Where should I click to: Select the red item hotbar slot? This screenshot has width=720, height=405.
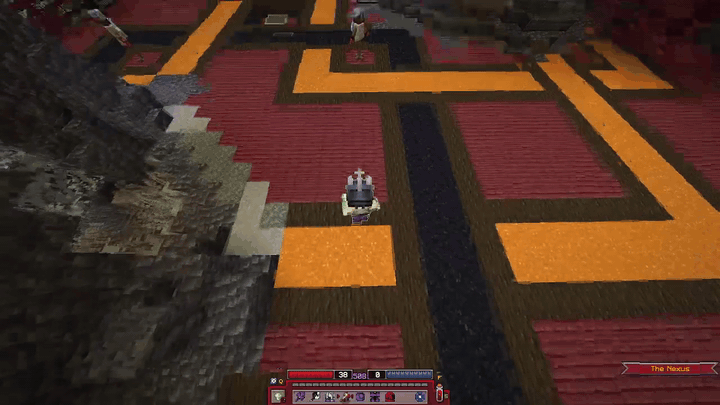point(389,397)
